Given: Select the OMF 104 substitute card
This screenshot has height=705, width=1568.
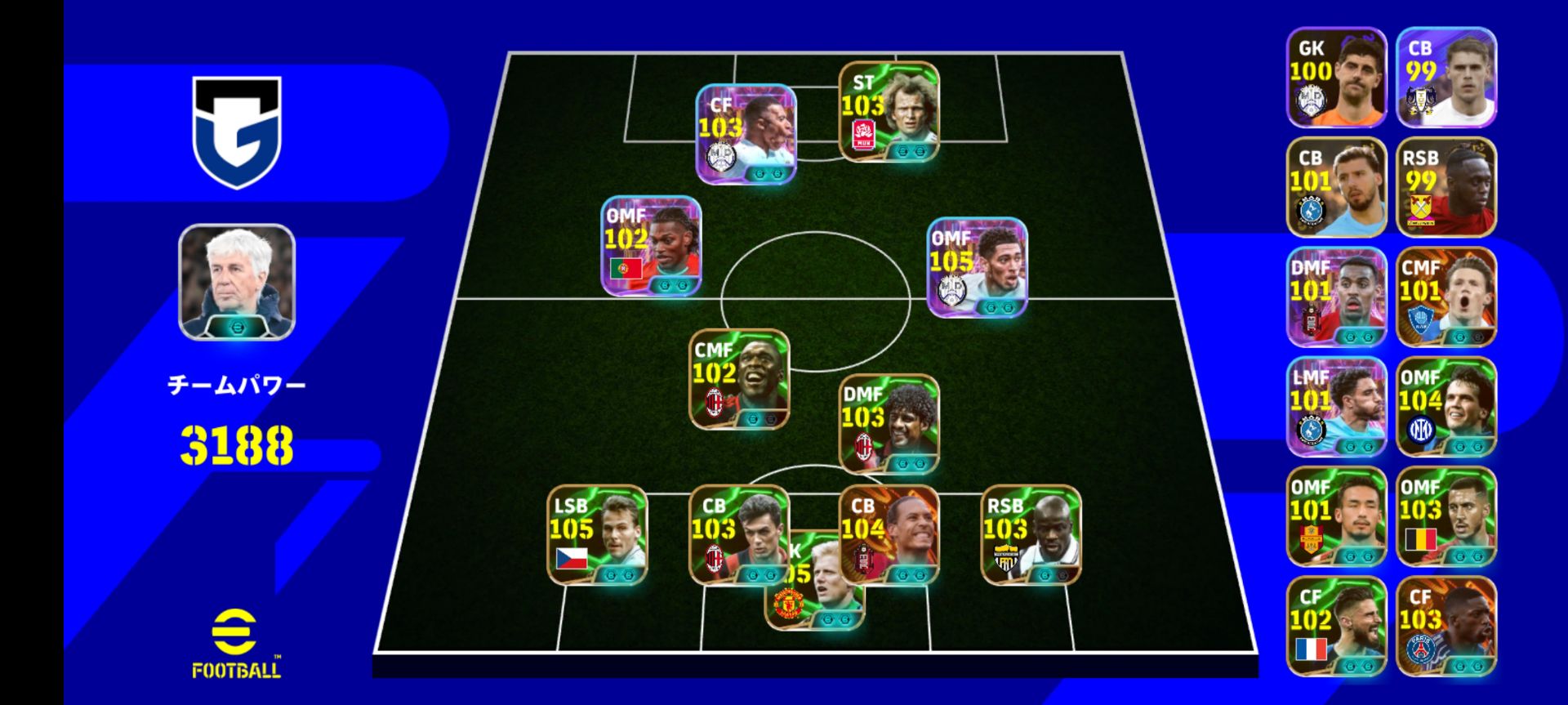Looking at the screenshot, I should coord(1445,406).
